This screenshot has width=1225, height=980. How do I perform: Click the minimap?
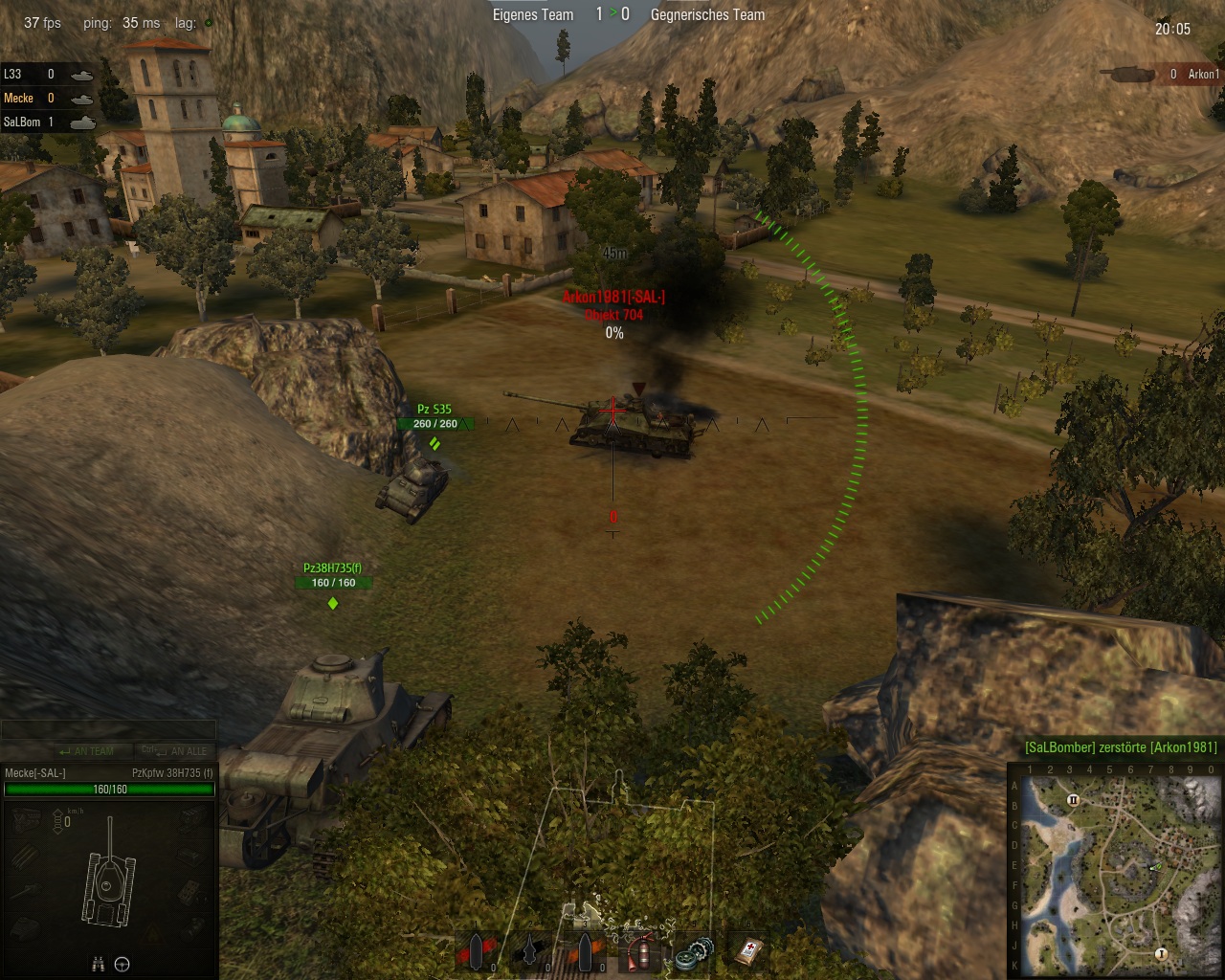click(1115, 871)
